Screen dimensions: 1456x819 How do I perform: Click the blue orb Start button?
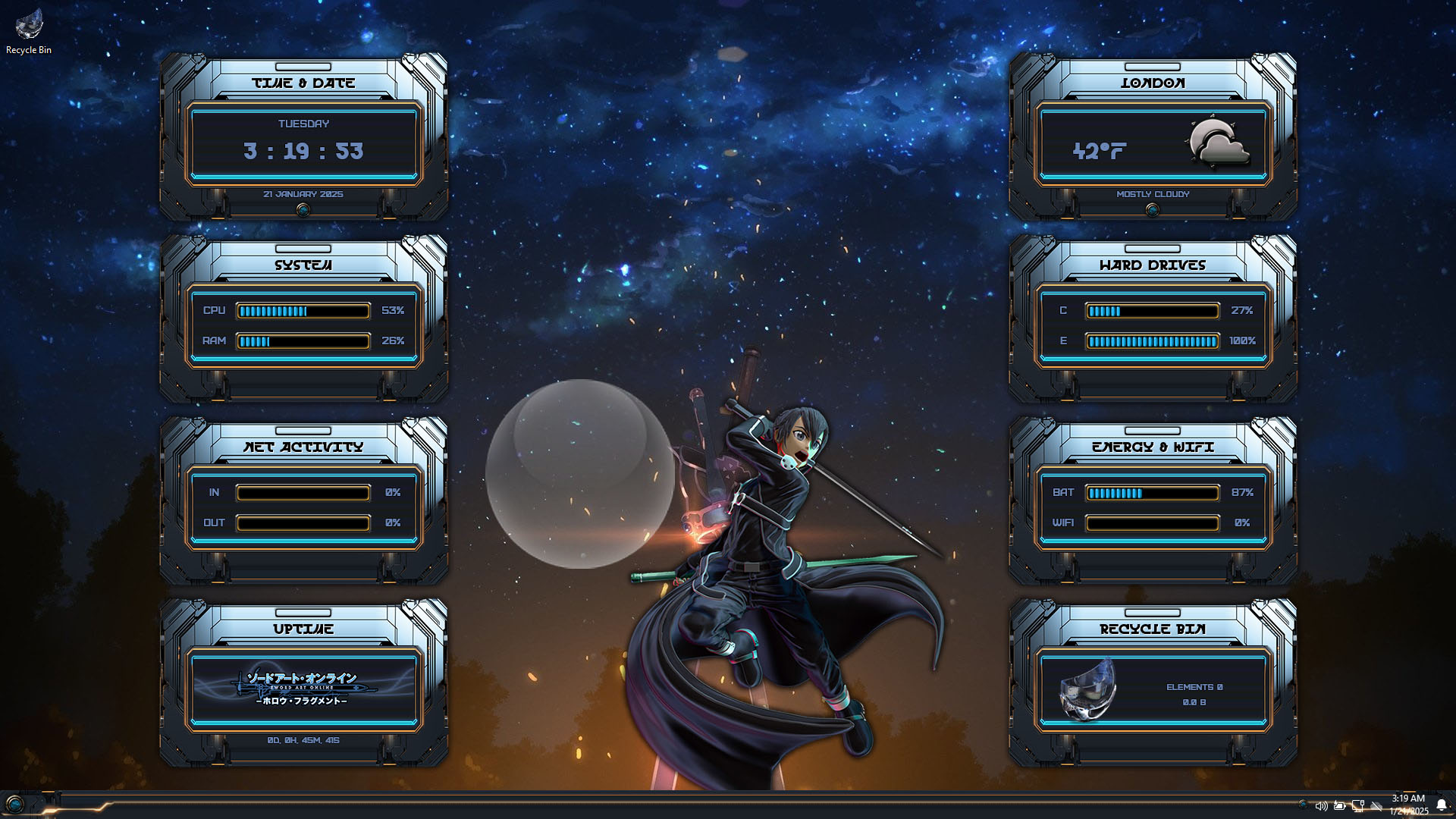pos(14,805)
